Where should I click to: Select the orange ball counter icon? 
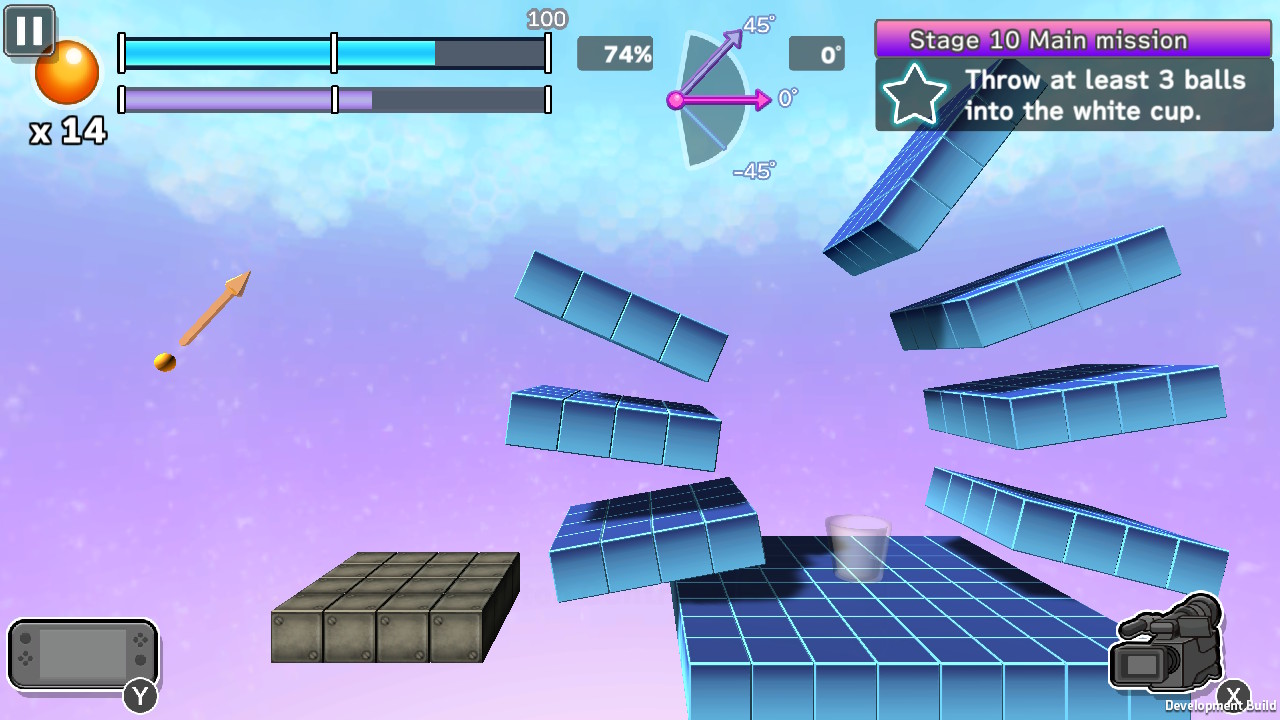[x=66, y=72]
